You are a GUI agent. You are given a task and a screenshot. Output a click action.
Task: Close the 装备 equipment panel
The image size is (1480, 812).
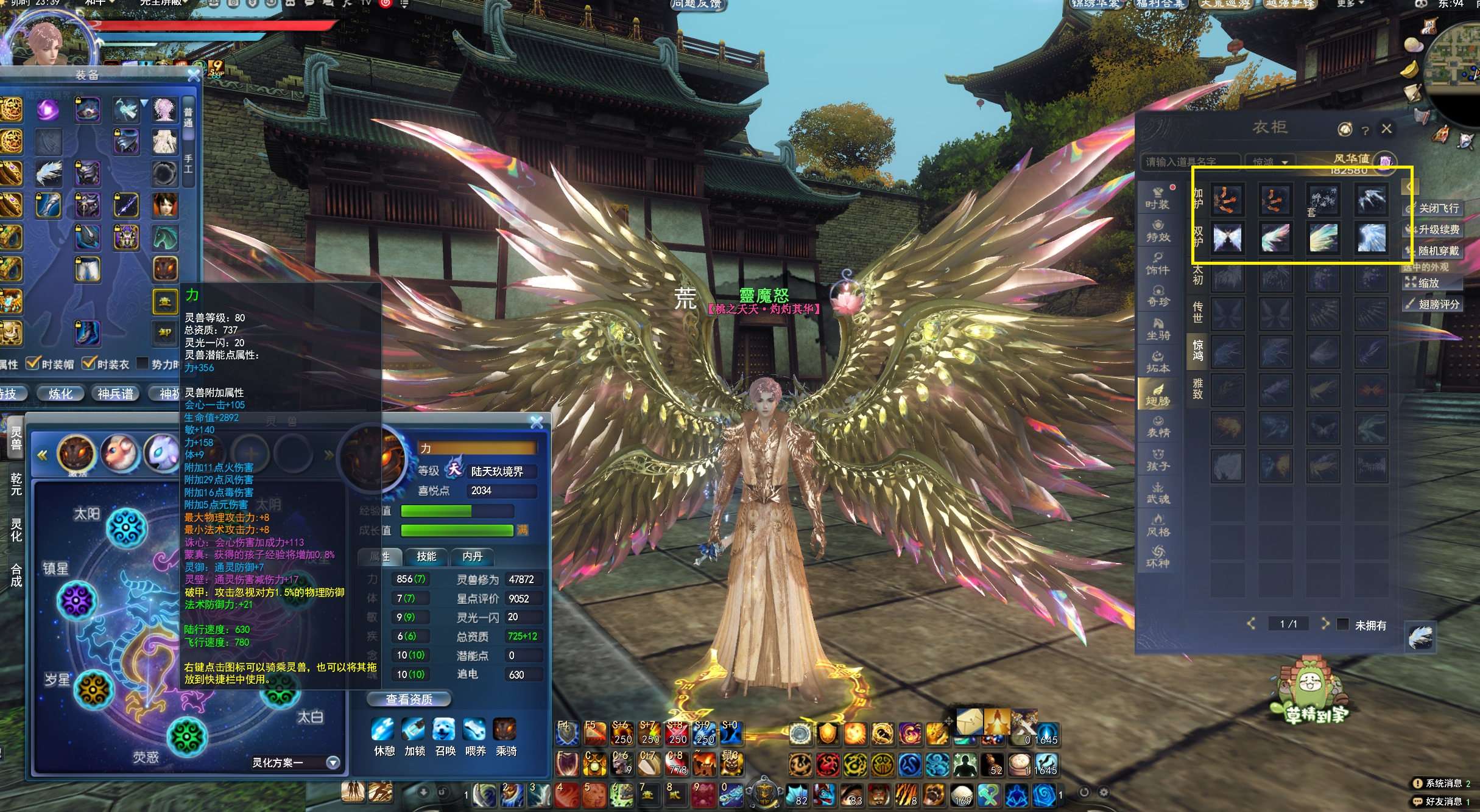(x=194, y=75)
